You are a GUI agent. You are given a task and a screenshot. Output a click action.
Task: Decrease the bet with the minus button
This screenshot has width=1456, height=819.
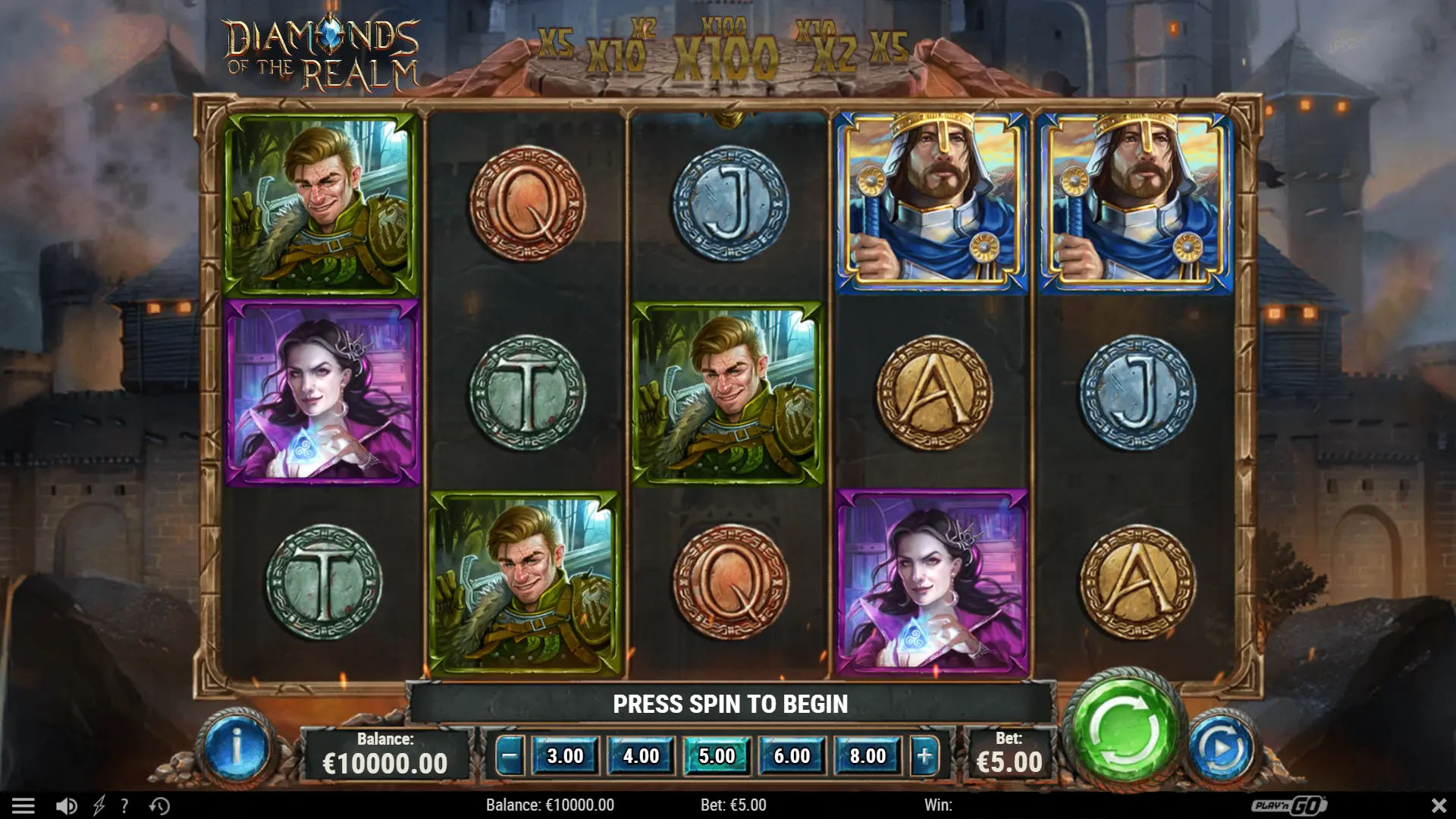(510, 756)
